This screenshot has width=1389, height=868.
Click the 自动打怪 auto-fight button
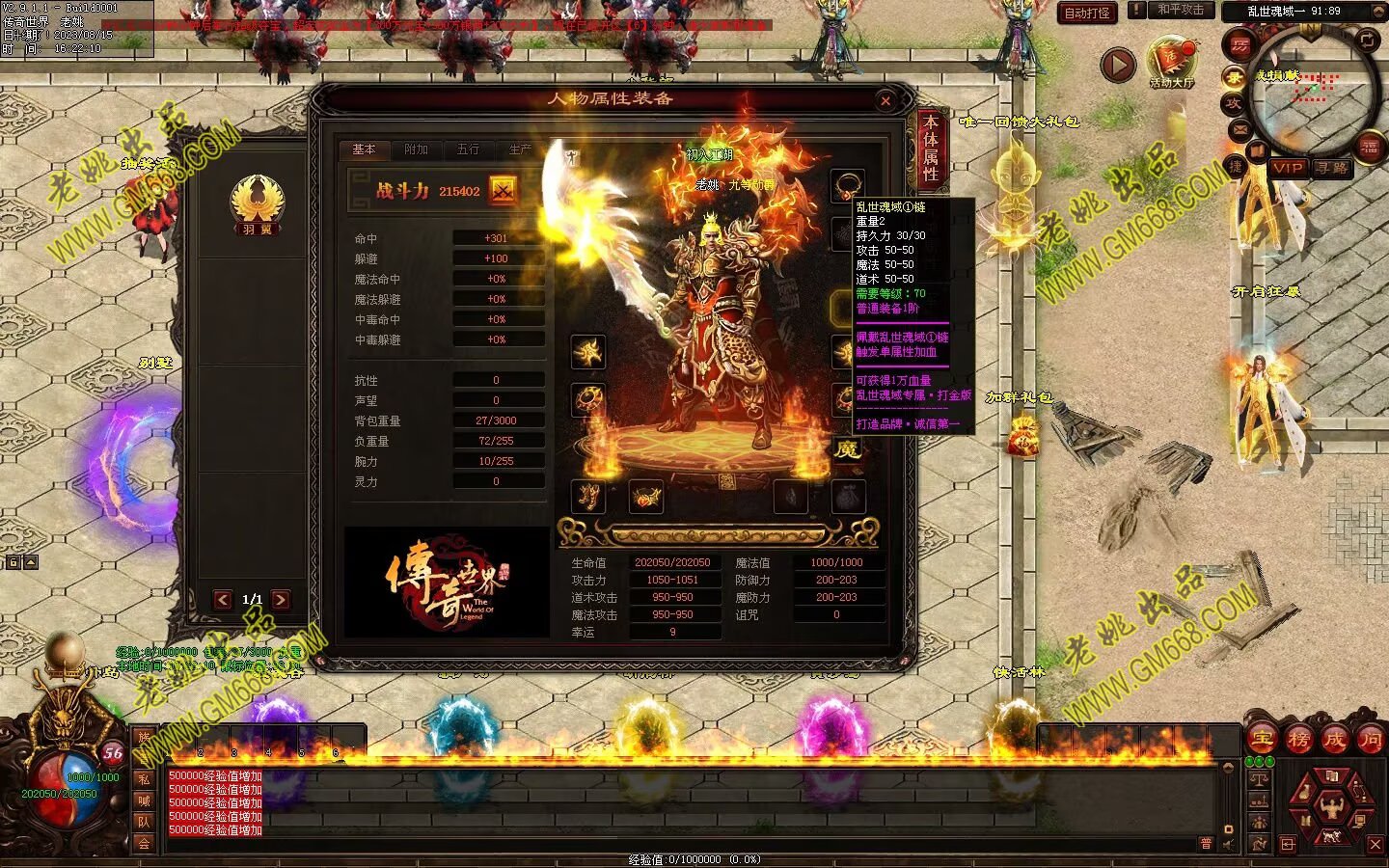pyautogui.click(x=1087, y=13)
